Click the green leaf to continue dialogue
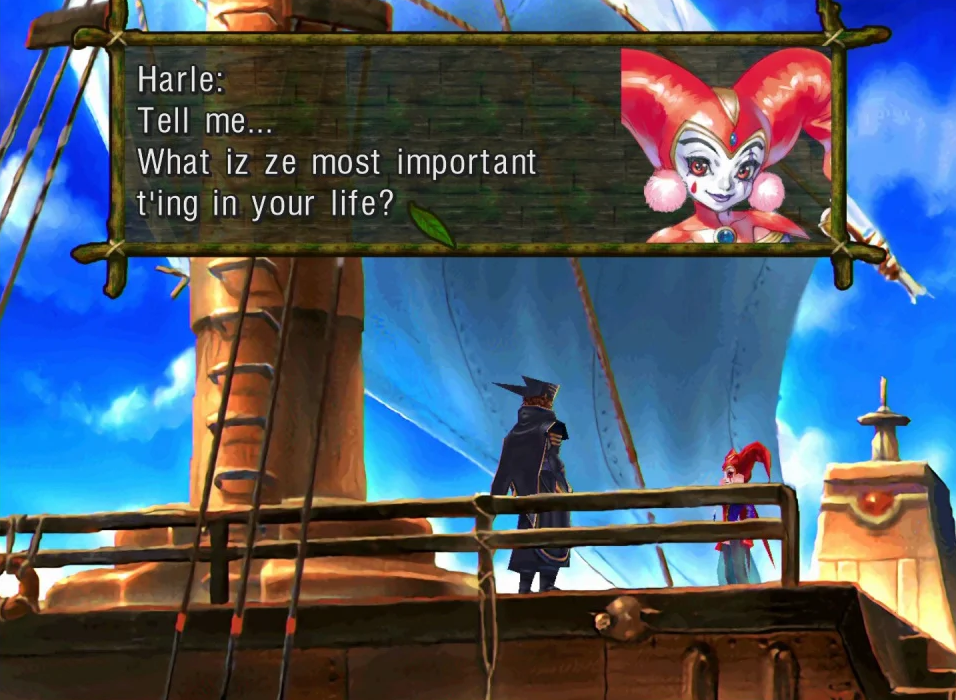 point(432,224)
